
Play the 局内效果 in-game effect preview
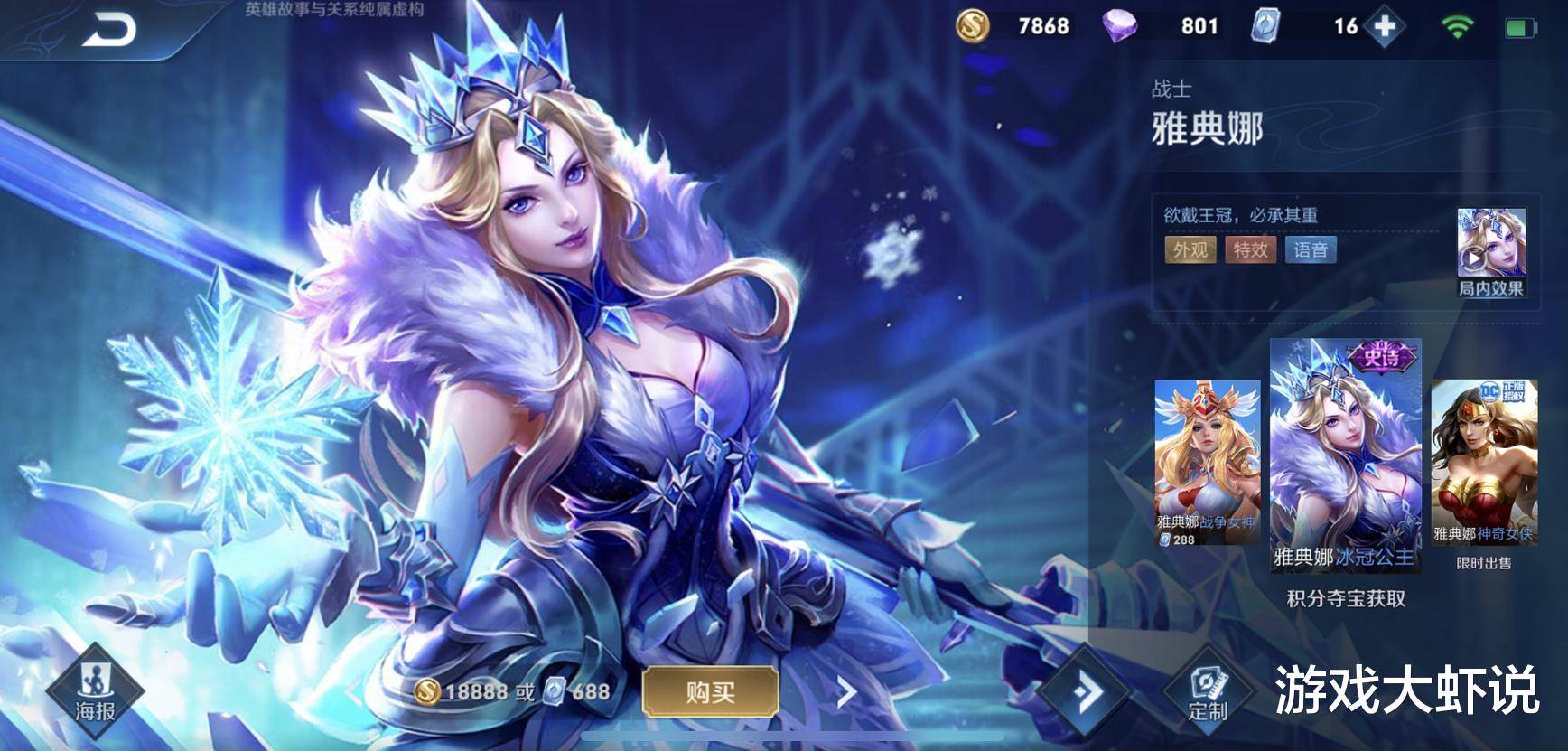(1490, 251)
